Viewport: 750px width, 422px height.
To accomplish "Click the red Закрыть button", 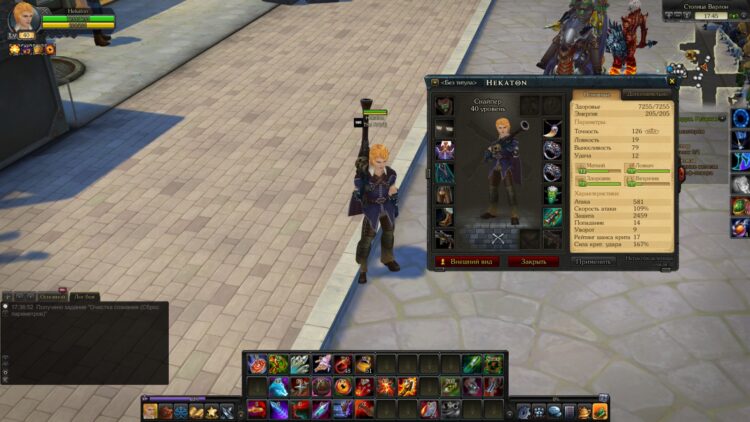I will [533, 261].
